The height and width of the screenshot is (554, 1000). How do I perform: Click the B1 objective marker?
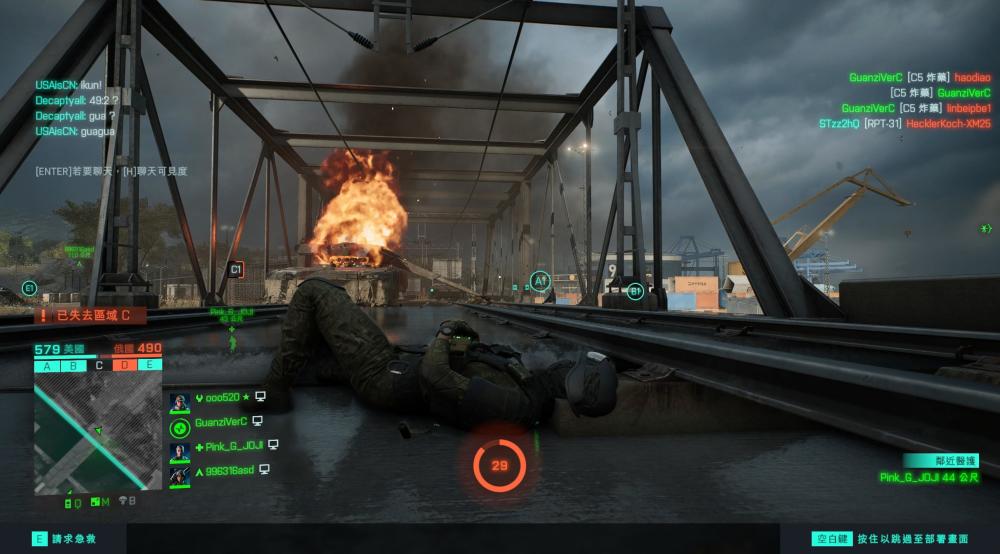click(635, 291)
